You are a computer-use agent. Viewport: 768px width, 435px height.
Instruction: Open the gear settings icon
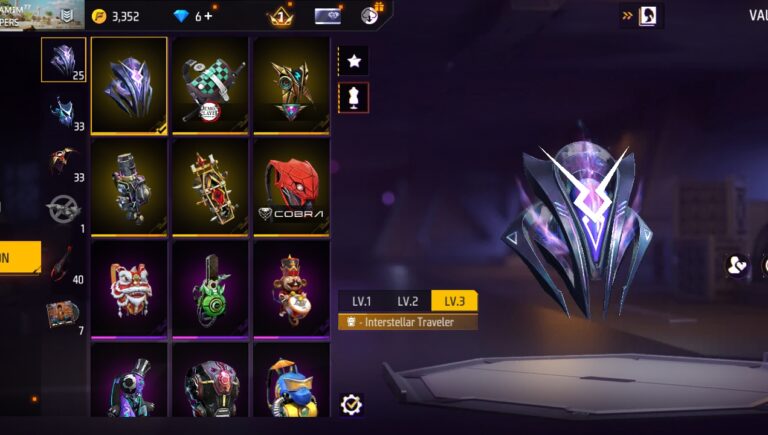[x=351, y=404]
